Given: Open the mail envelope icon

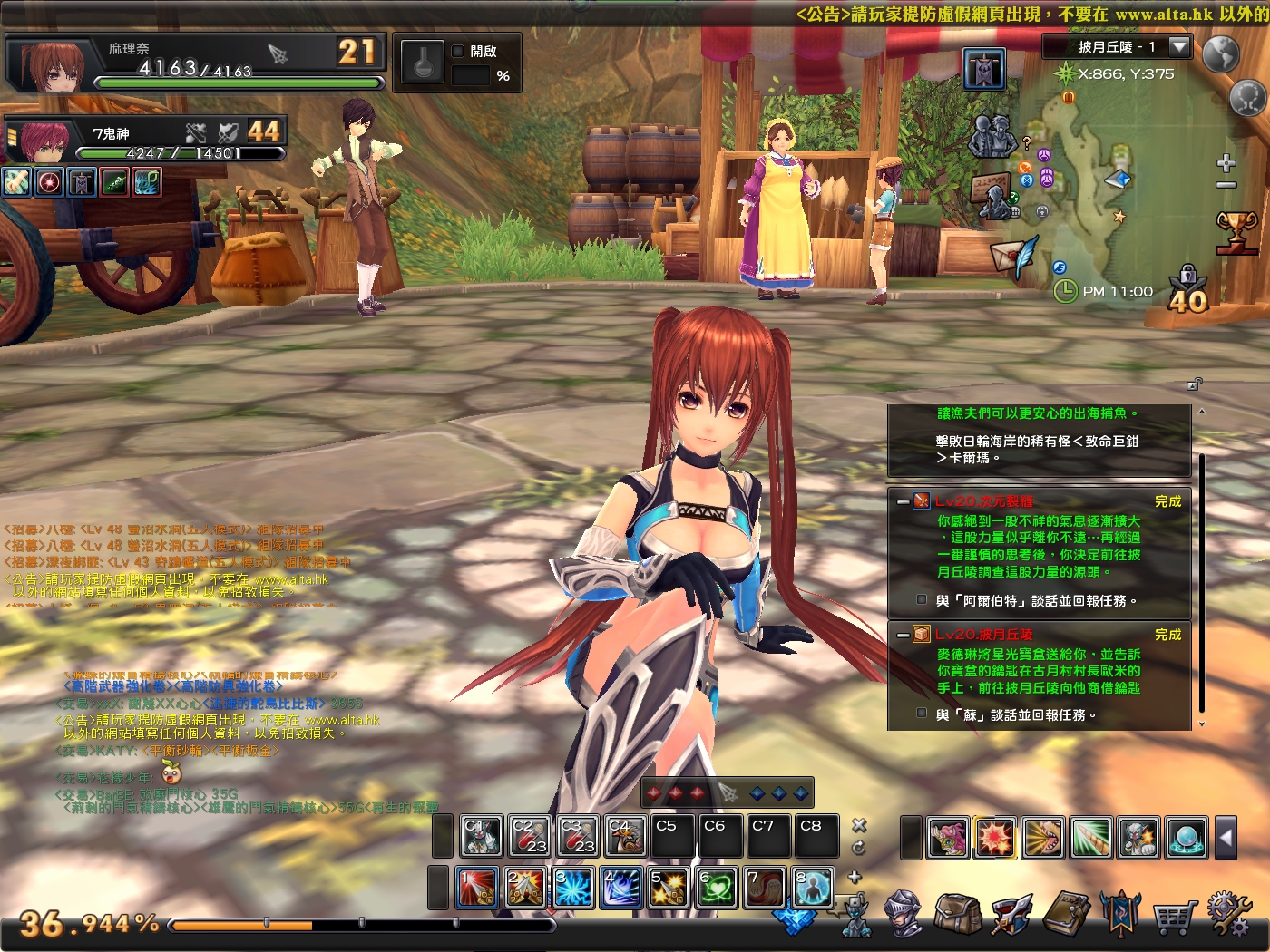Looking at the screenshot, I should (1010, 257).
